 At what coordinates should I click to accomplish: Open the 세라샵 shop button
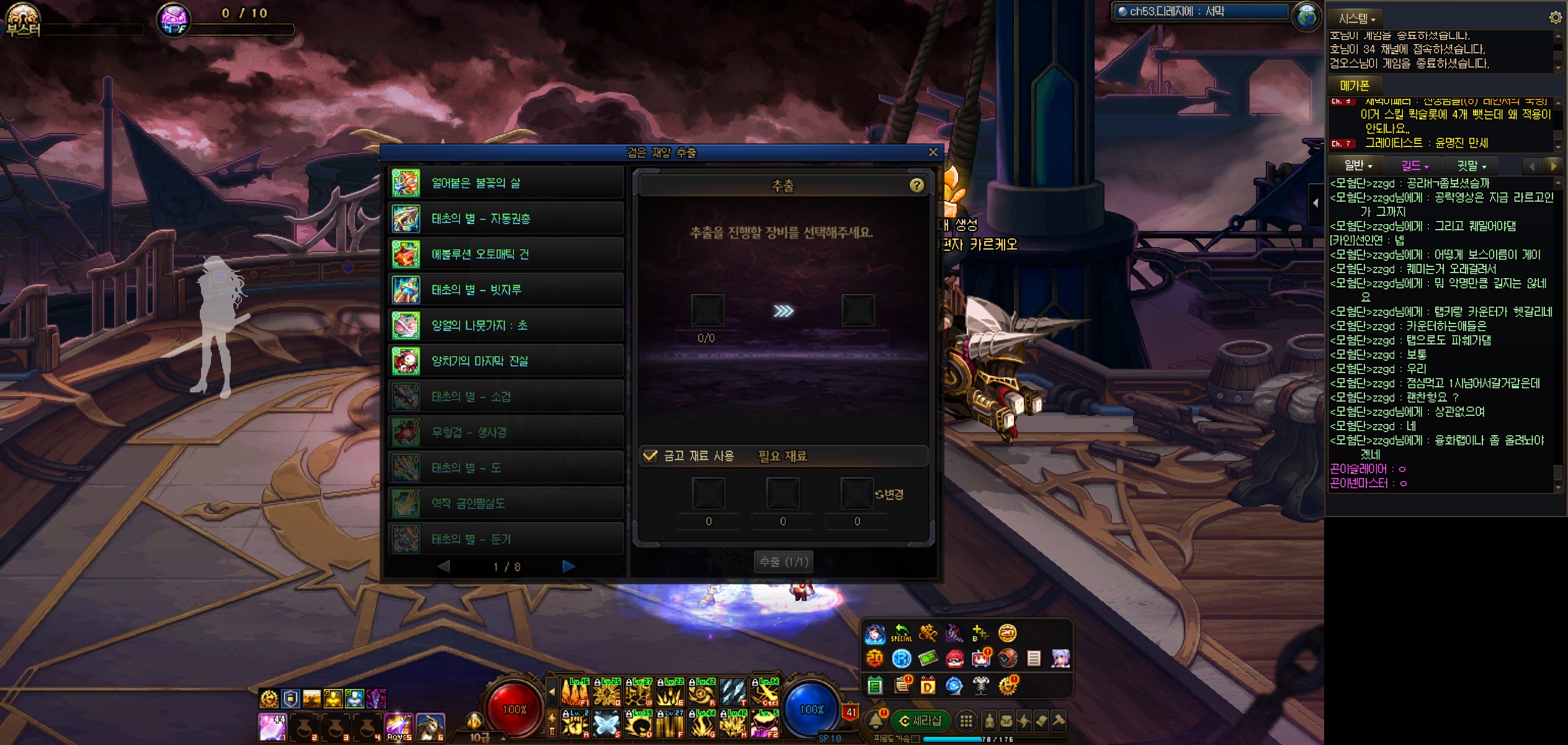pyautogui.click(x=921, y=721)
